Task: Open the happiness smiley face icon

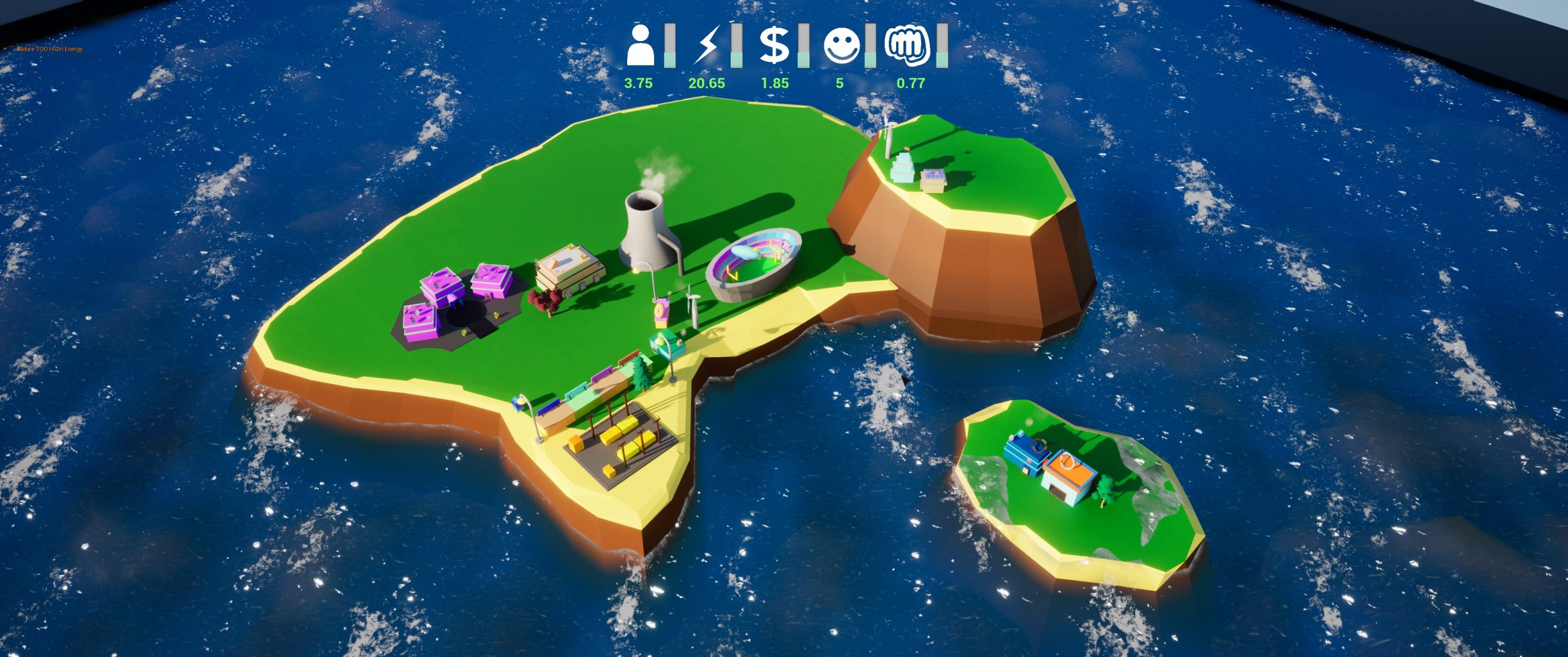Action: [x=842, y=45]
